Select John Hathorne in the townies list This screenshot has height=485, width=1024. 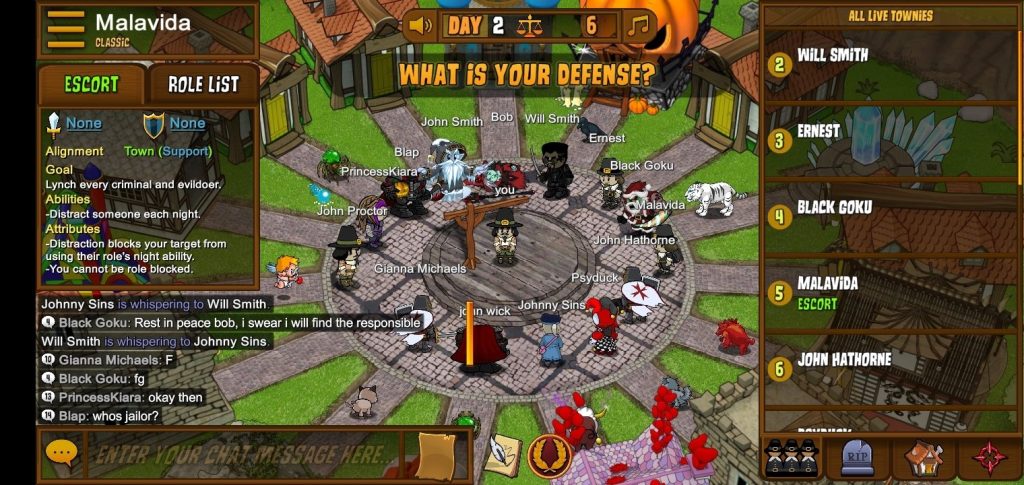pos(843,360)
